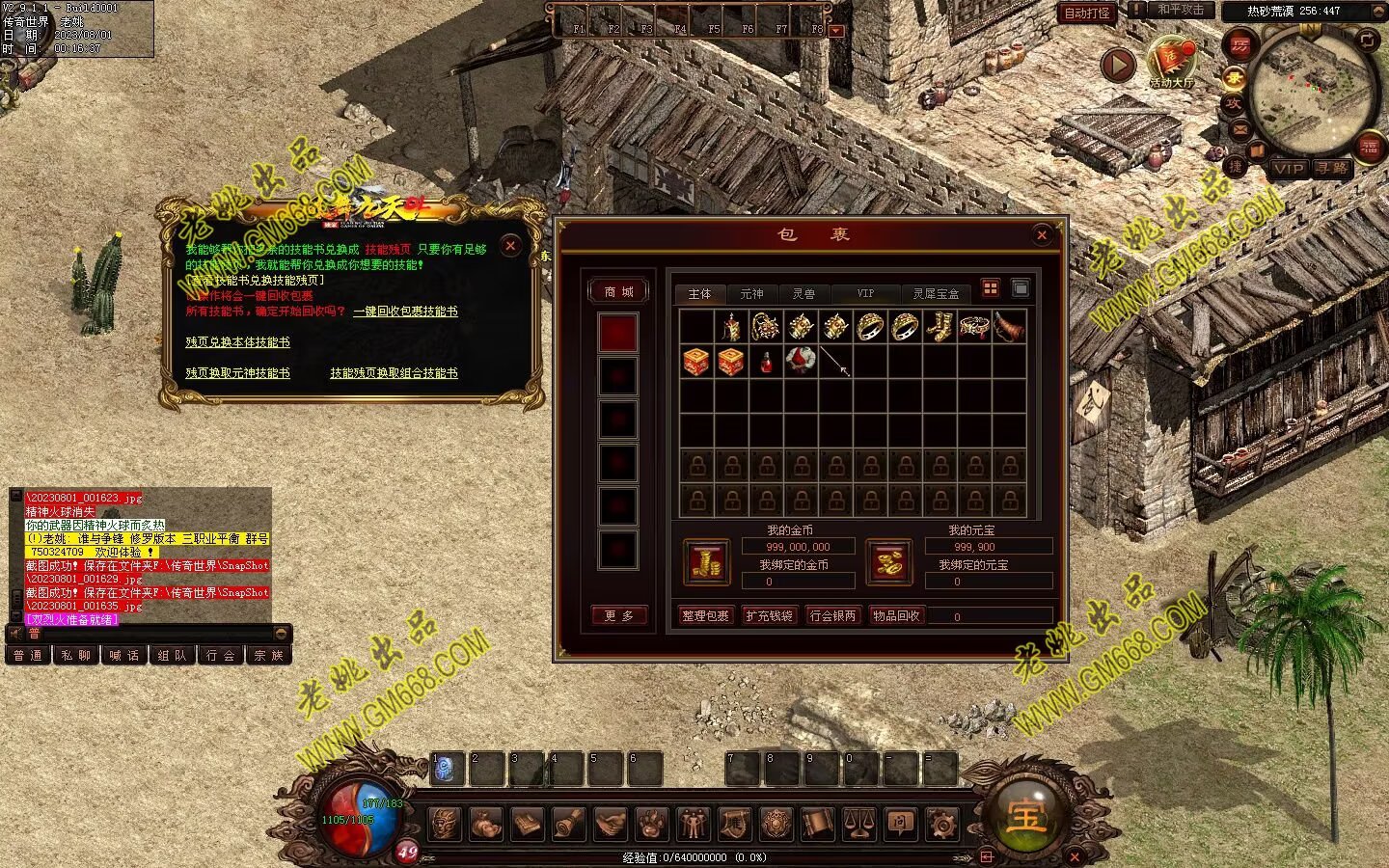This screenshot has height=868, width=1389.
Task: Open the 活动大厅 activity hall
Action: point(1170,64)
